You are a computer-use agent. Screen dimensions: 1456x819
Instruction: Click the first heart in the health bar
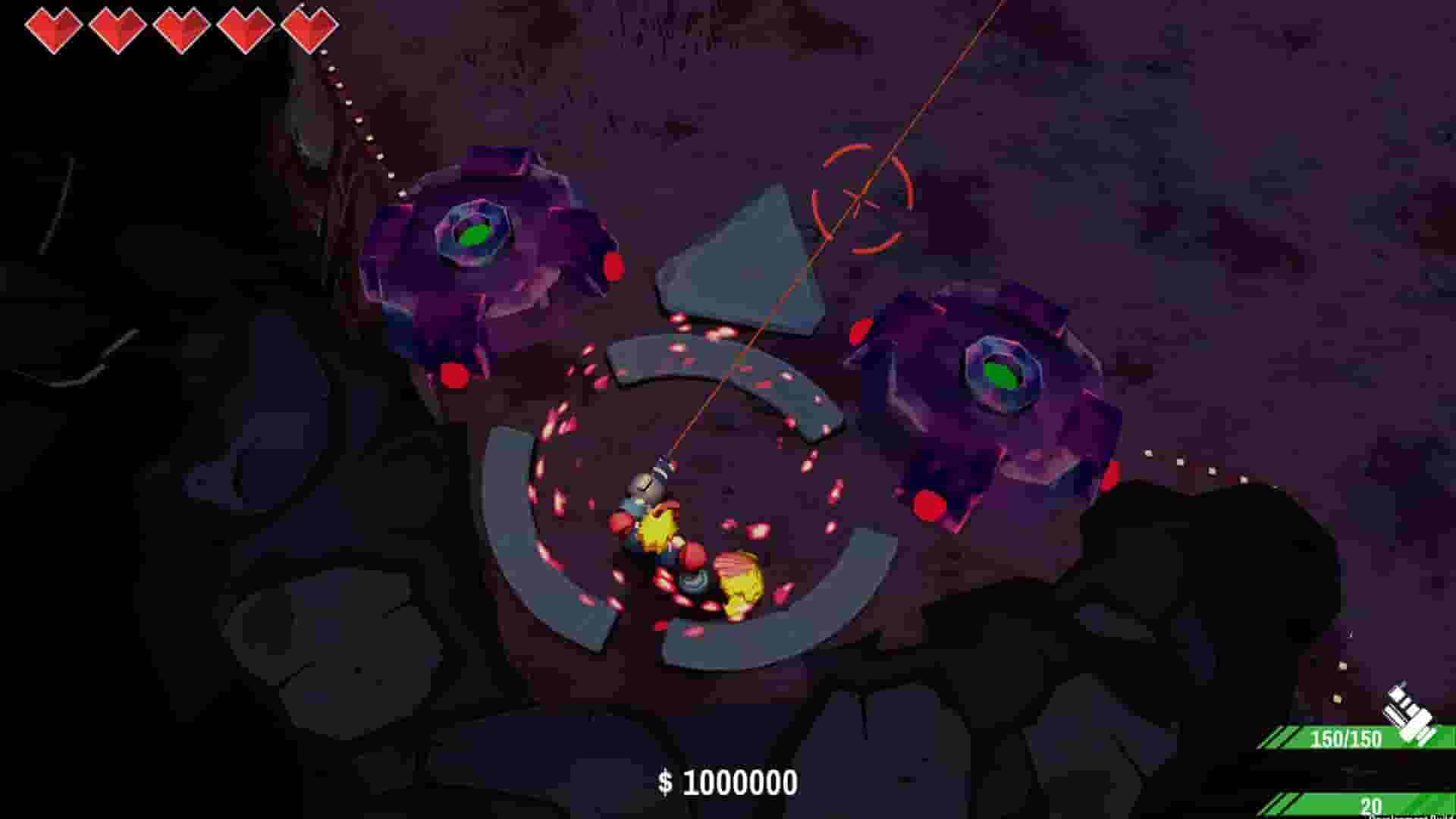point(52,27)
